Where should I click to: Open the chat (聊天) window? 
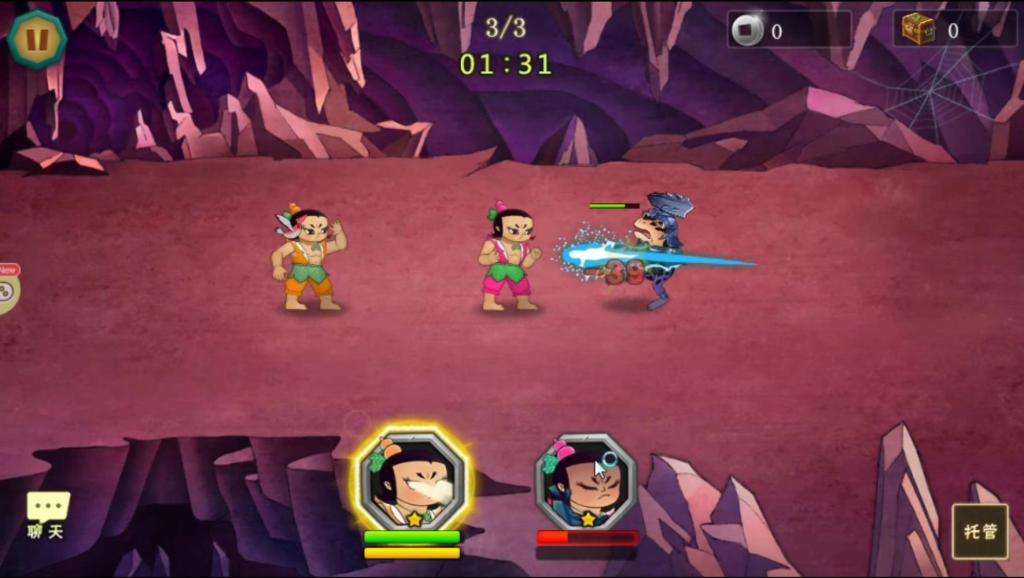[x=47, y=514]
